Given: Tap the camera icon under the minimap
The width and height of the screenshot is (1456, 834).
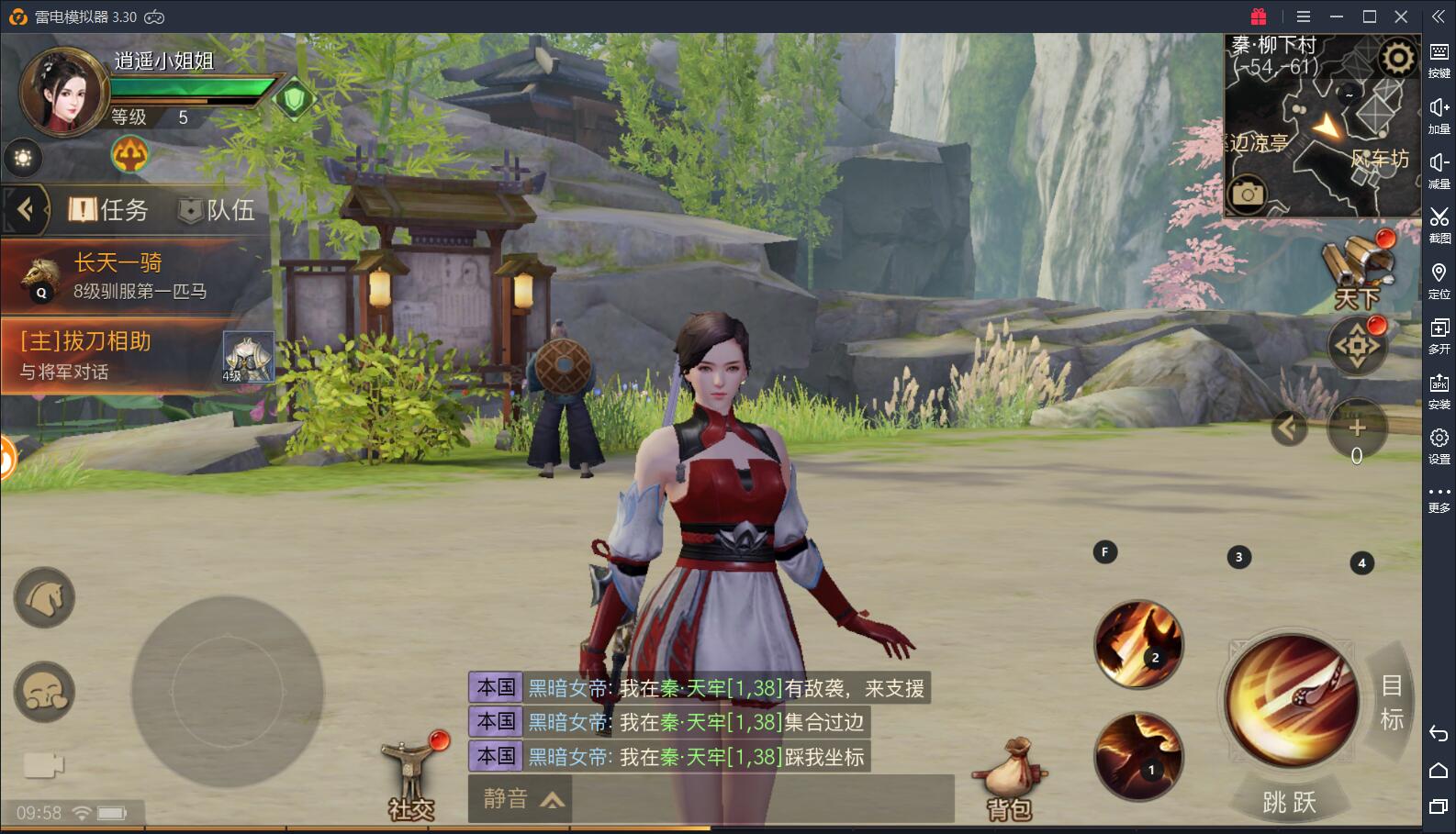Looking at the screenshot, I should click(x=1247, y=195).
